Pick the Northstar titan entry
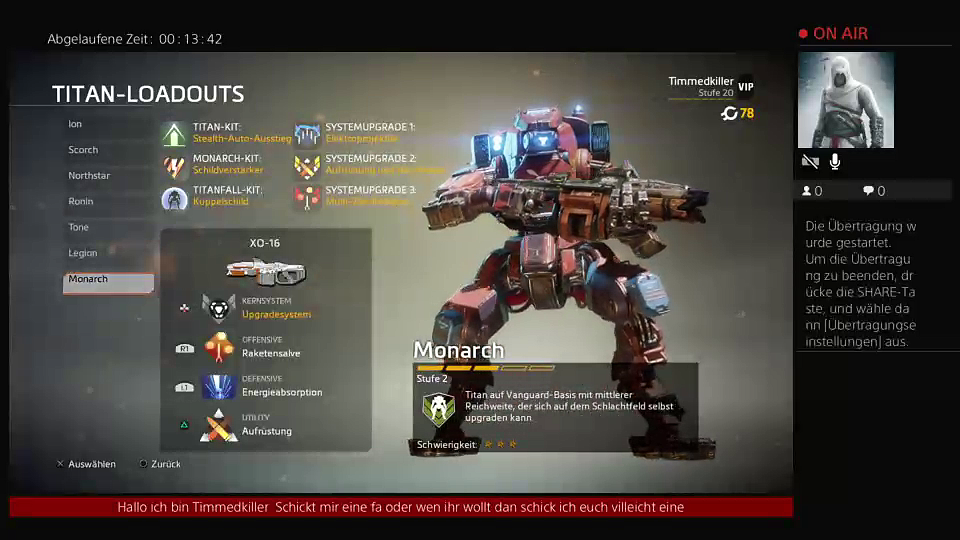960x540 pixels. point(89,176)
